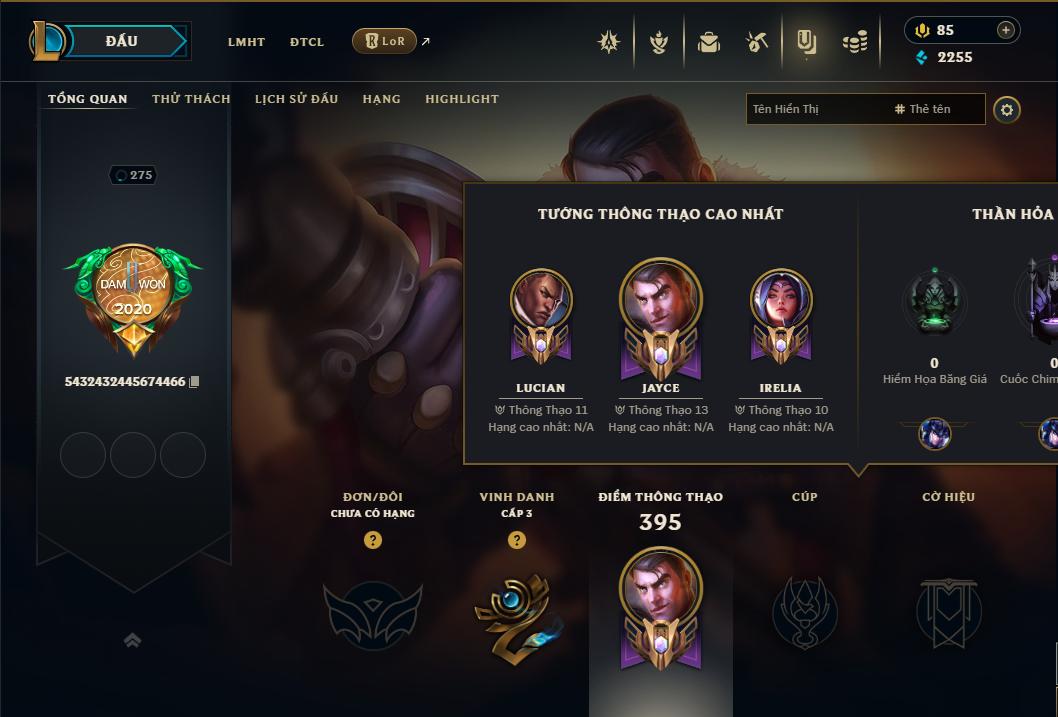Open the Cúp trophy emblem
Viewport: 1058px width, 717px height.
click(x=805, y=612)
